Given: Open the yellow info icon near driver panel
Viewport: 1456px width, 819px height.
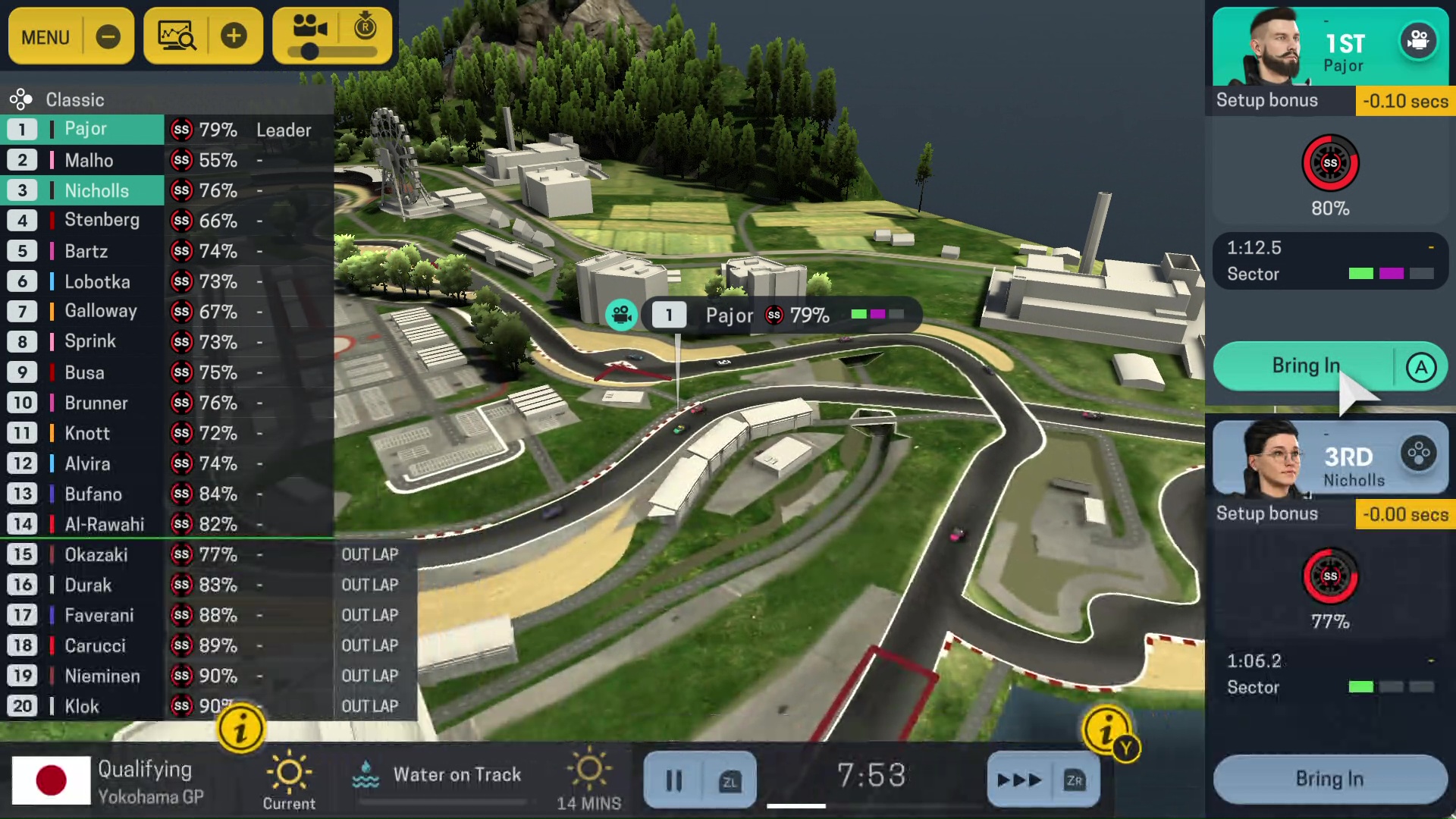Looking at the screenshot, I should point(1106,730).
